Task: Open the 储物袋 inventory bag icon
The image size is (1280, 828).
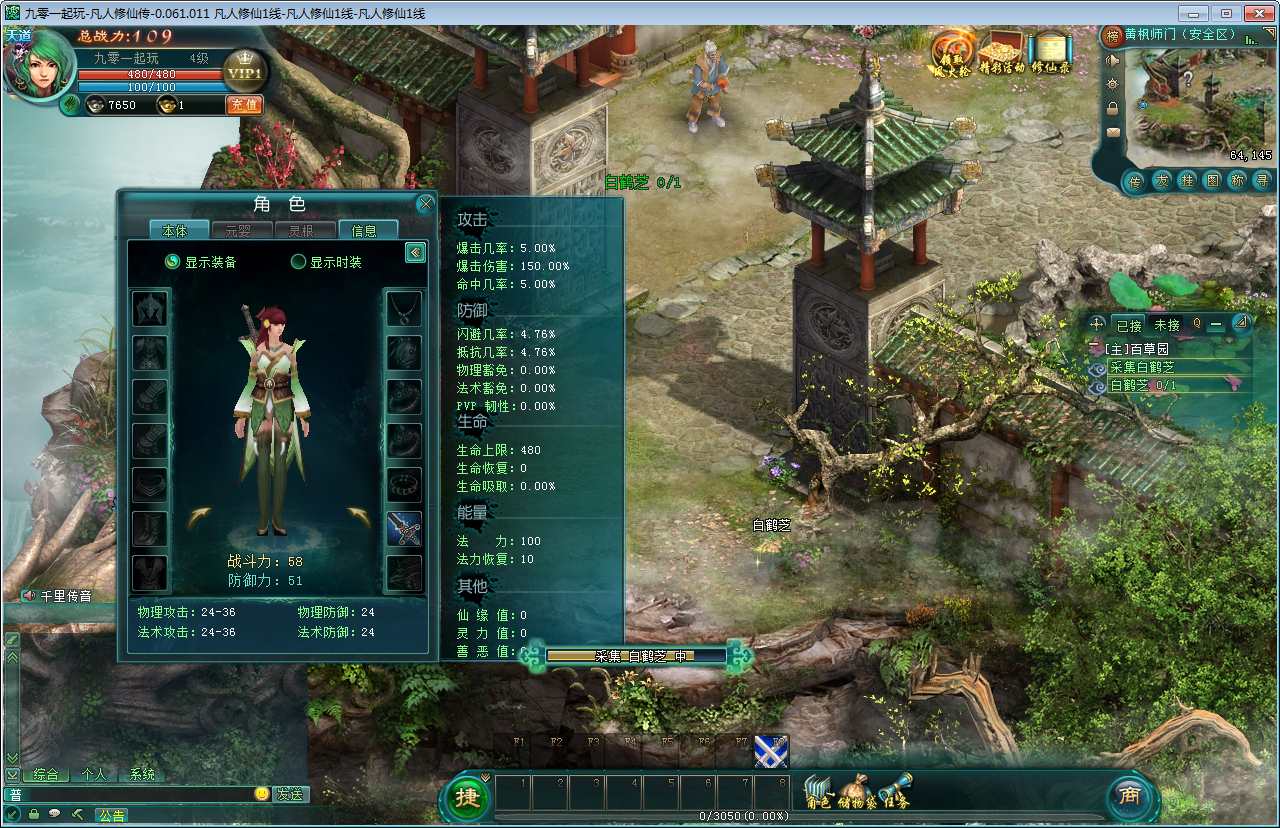Action: 857,790
